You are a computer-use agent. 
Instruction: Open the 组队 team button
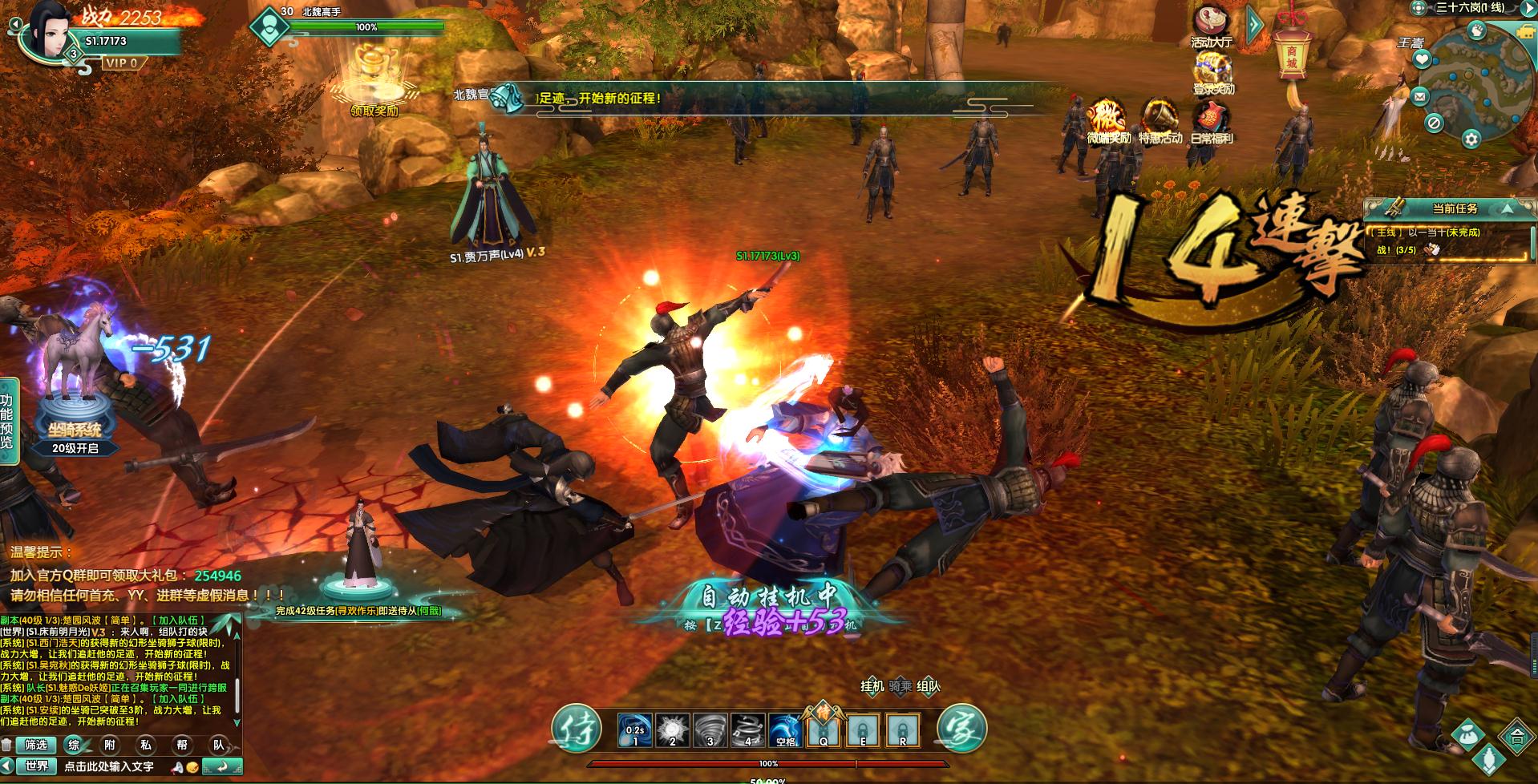pos(928,686)
